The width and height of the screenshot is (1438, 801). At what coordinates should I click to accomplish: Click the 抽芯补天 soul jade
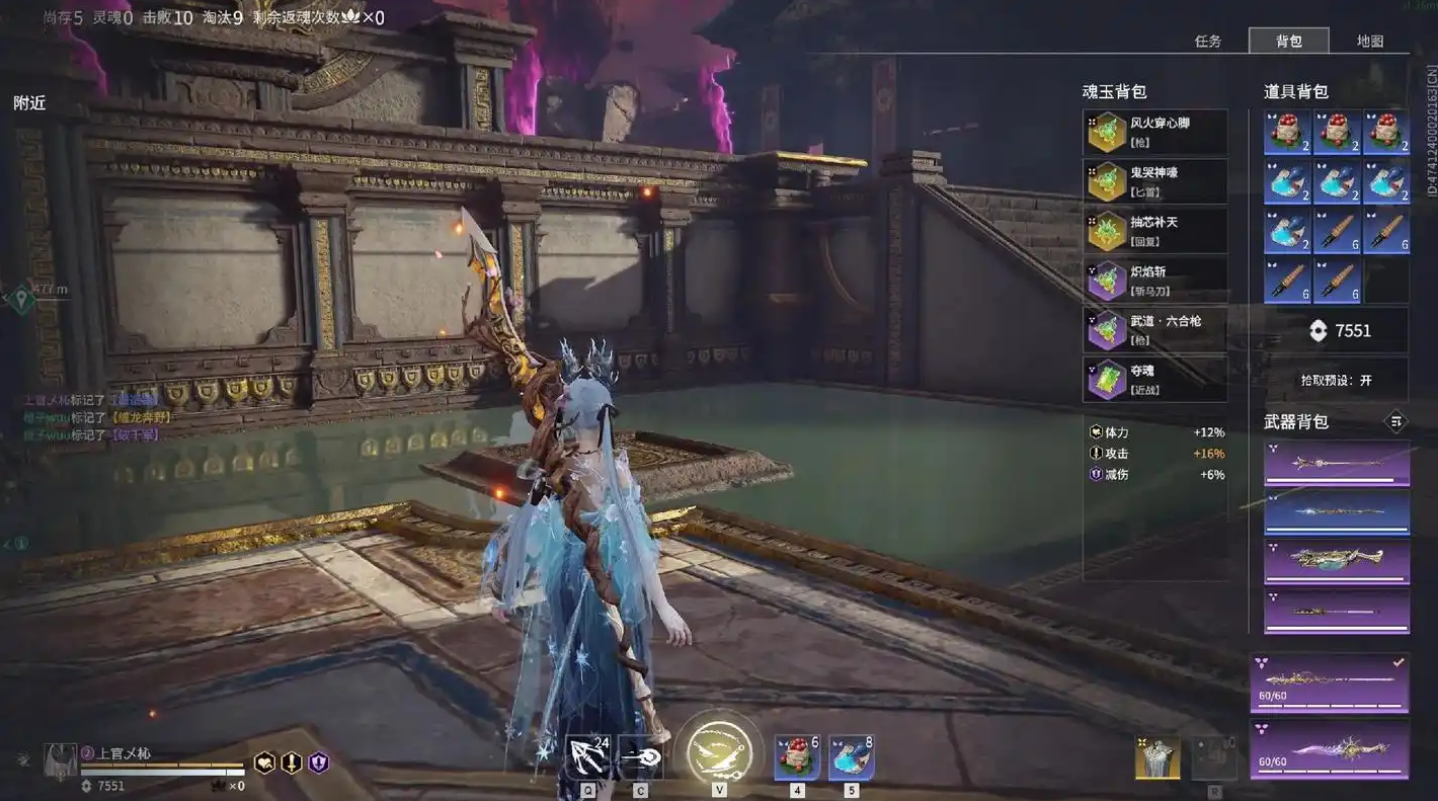point(1155,230)
